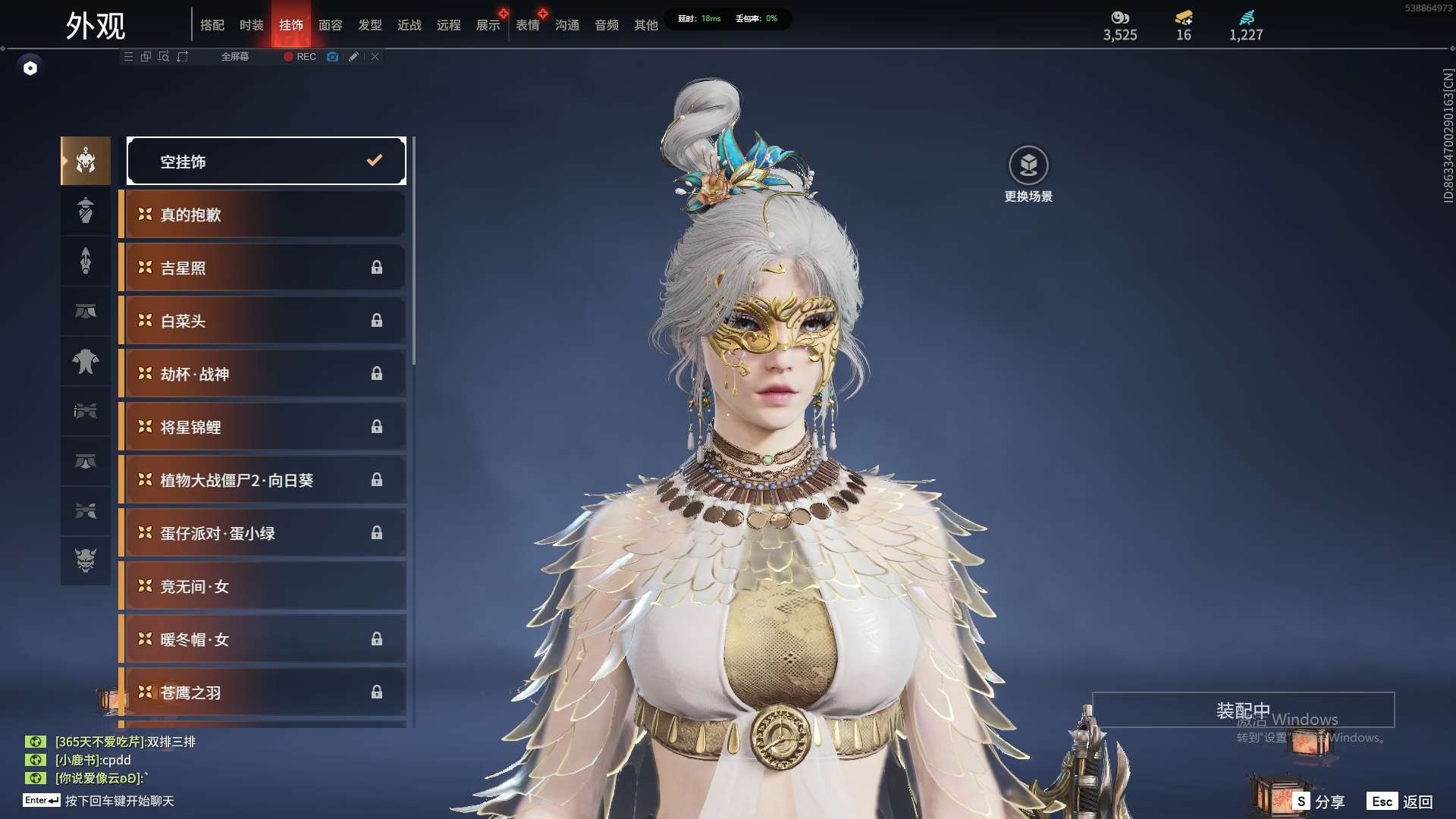This screenshot has height=819, width=1456.
Task: Go to the 搭配 tab
Action: 212,25
